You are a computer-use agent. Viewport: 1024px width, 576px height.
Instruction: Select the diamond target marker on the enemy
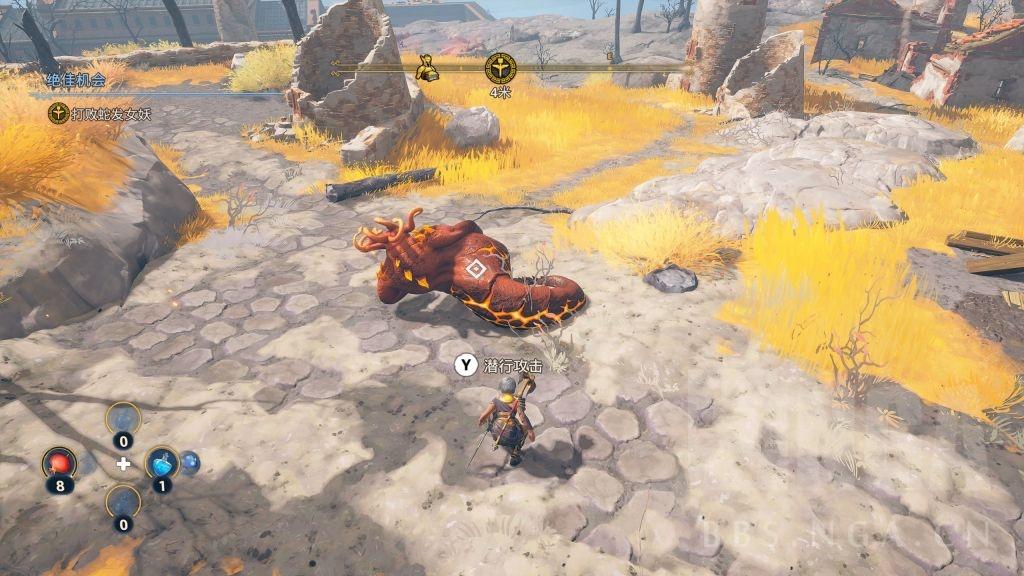476,268
